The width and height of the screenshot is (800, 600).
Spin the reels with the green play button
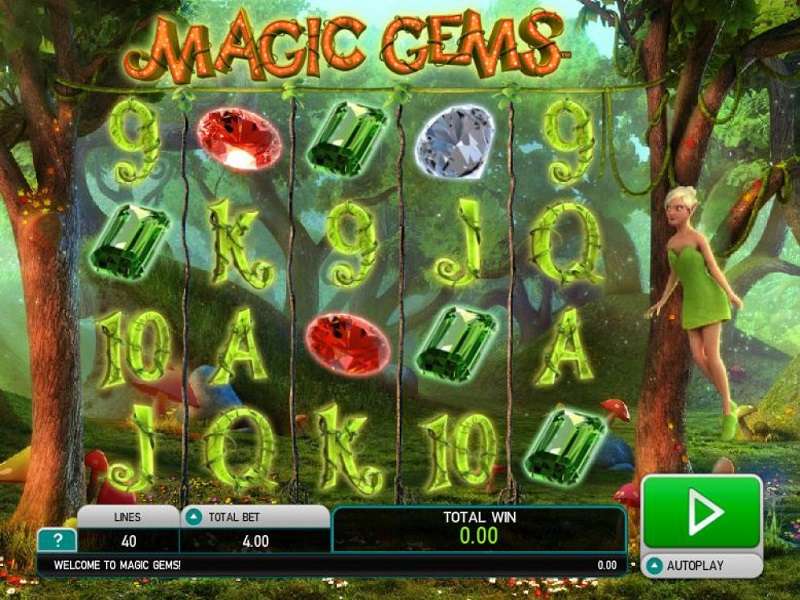coord(702,512)
